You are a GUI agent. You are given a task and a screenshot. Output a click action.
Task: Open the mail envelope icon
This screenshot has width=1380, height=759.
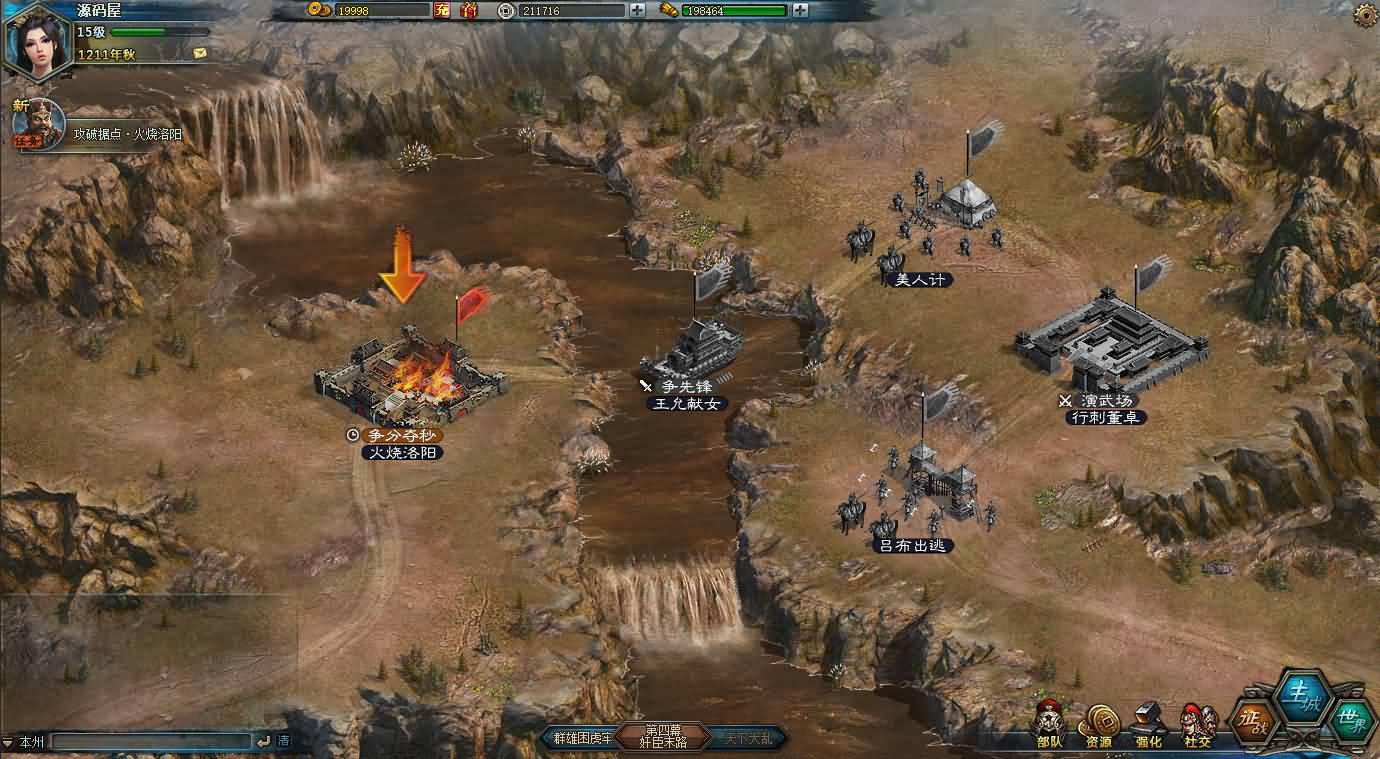200,52
